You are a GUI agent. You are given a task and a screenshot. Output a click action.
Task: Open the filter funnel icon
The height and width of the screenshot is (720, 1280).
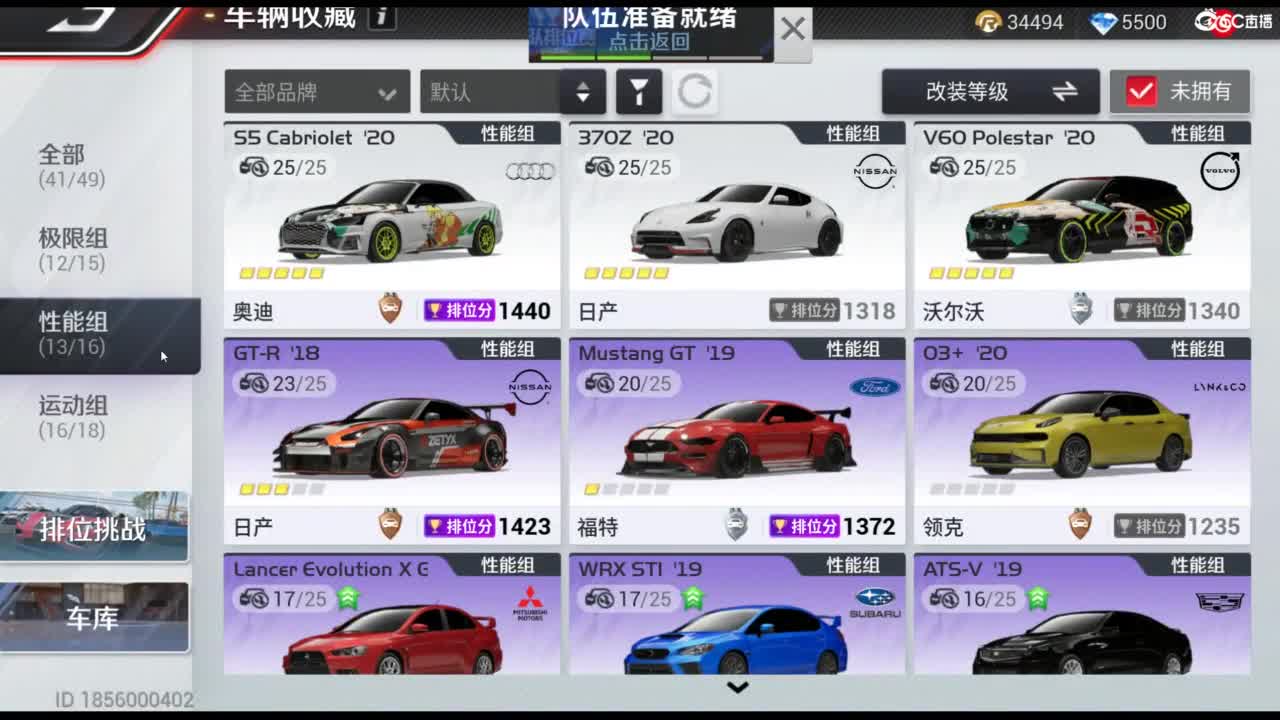coord(640,91)
